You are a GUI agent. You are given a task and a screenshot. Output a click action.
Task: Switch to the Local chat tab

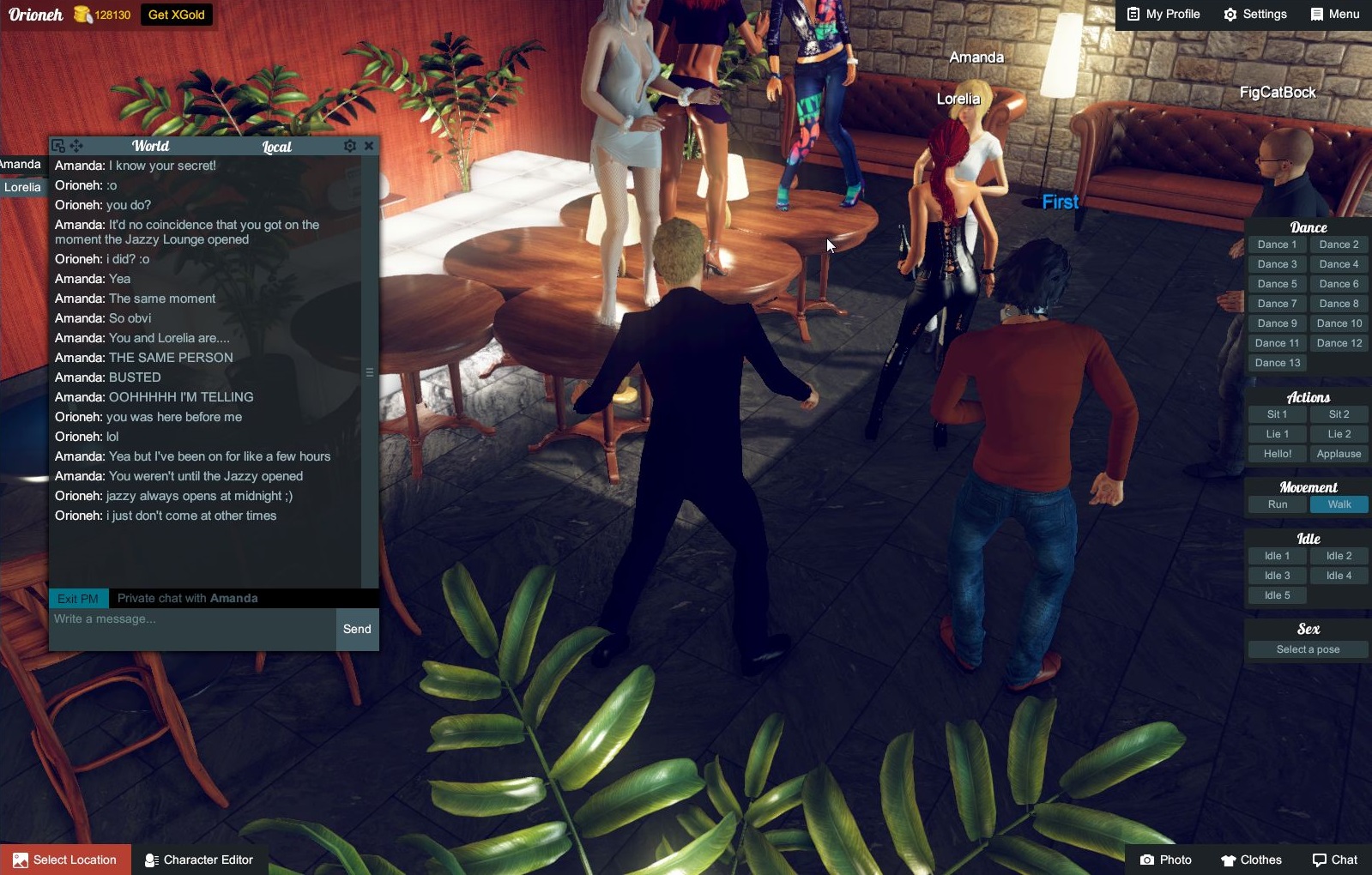[x=276, y=148]
